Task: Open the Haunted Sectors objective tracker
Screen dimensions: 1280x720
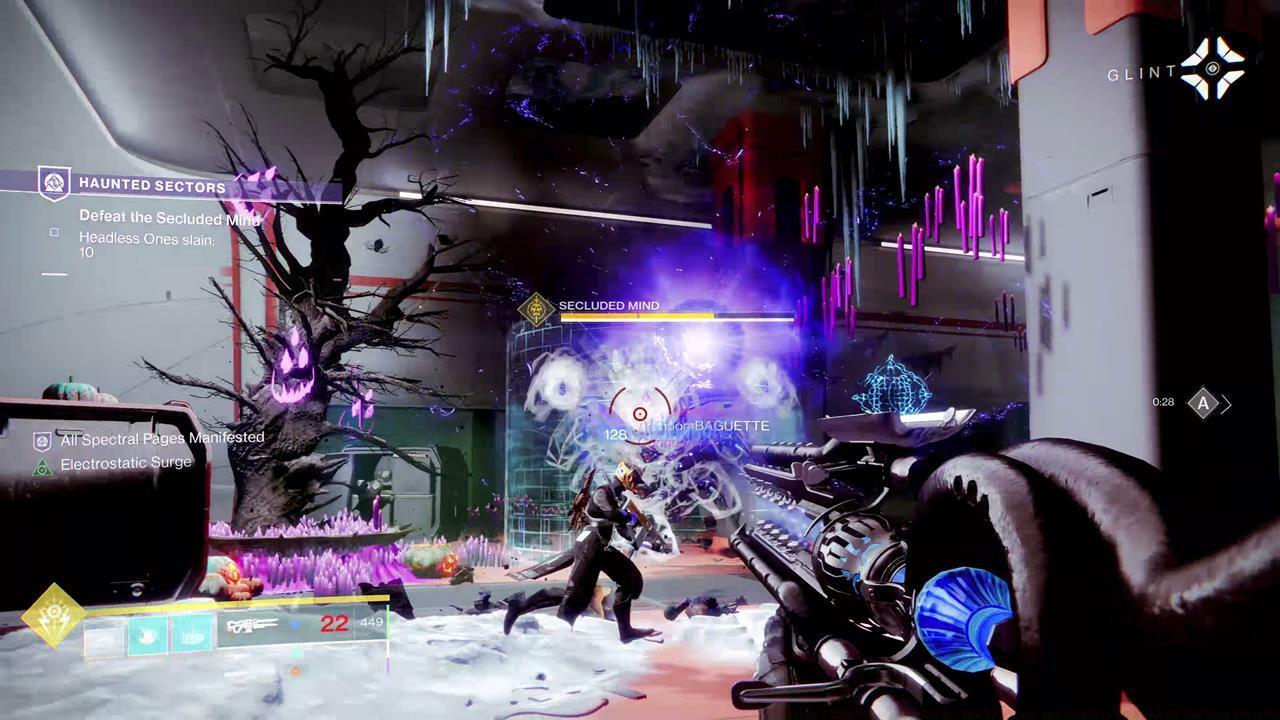Action: click(150, 184)
